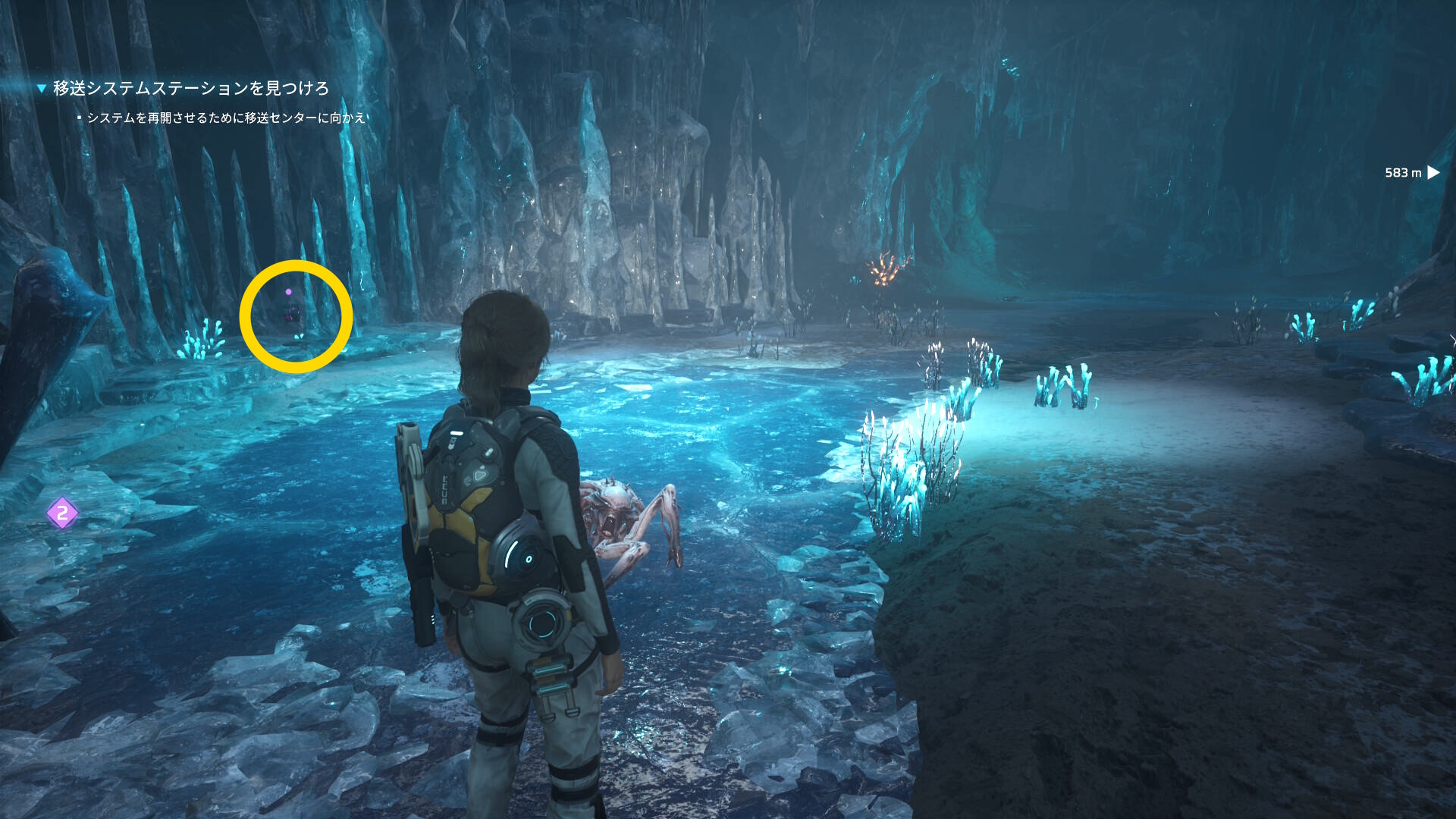The height and width of the screenshot is (819, 1456).
Task: Click the 移送センターに向かえ sub-objective line
Action: (x=226, y=118)
